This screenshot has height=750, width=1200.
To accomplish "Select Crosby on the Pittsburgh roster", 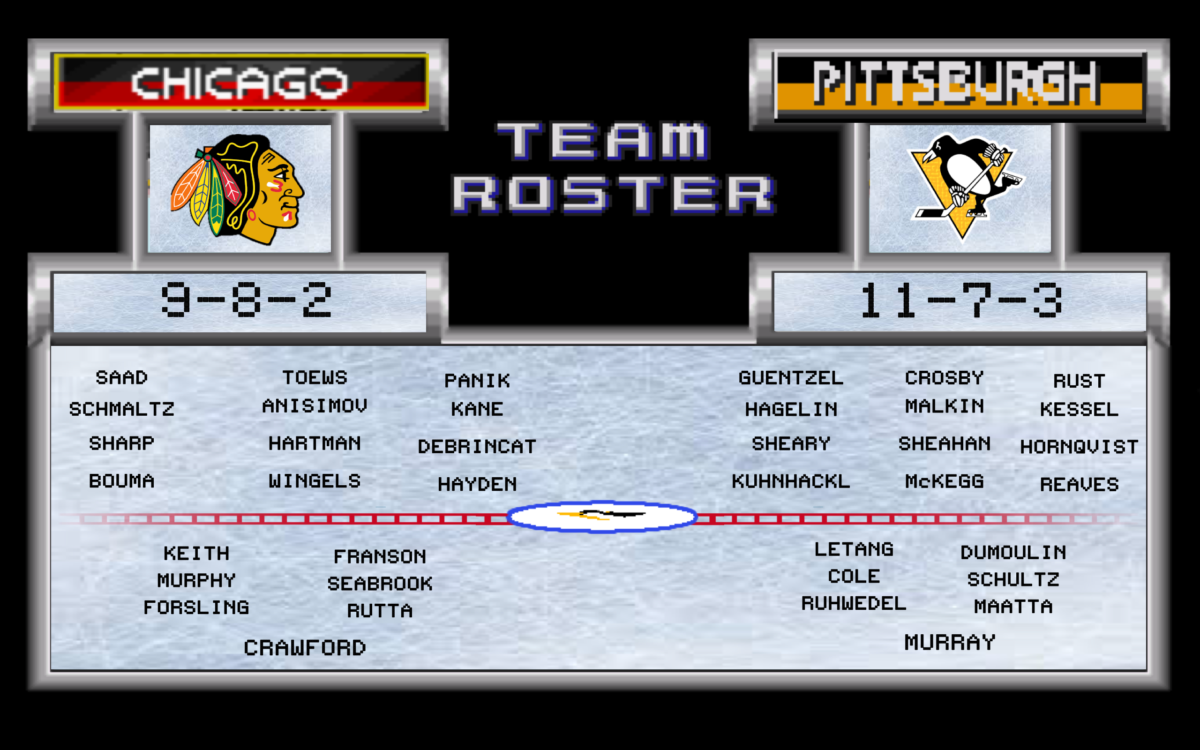I will [945, 378].
